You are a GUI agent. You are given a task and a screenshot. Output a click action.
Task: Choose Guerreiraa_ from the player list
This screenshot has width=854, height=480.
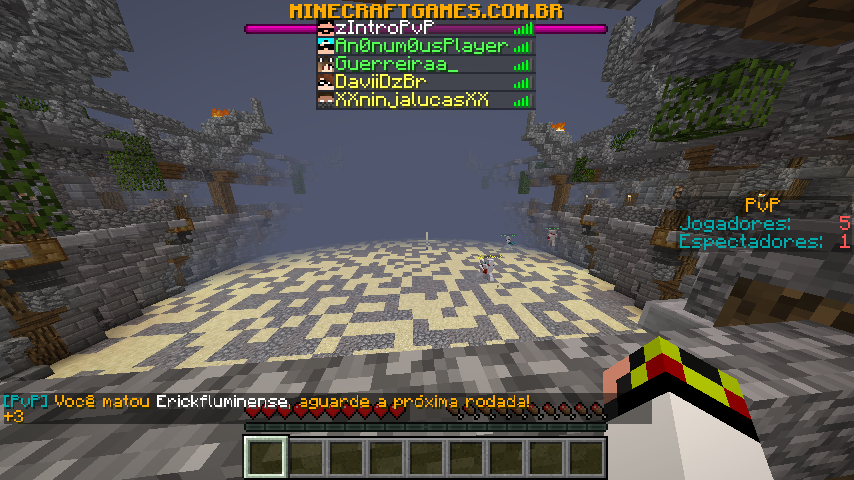(x=425, y=64)
